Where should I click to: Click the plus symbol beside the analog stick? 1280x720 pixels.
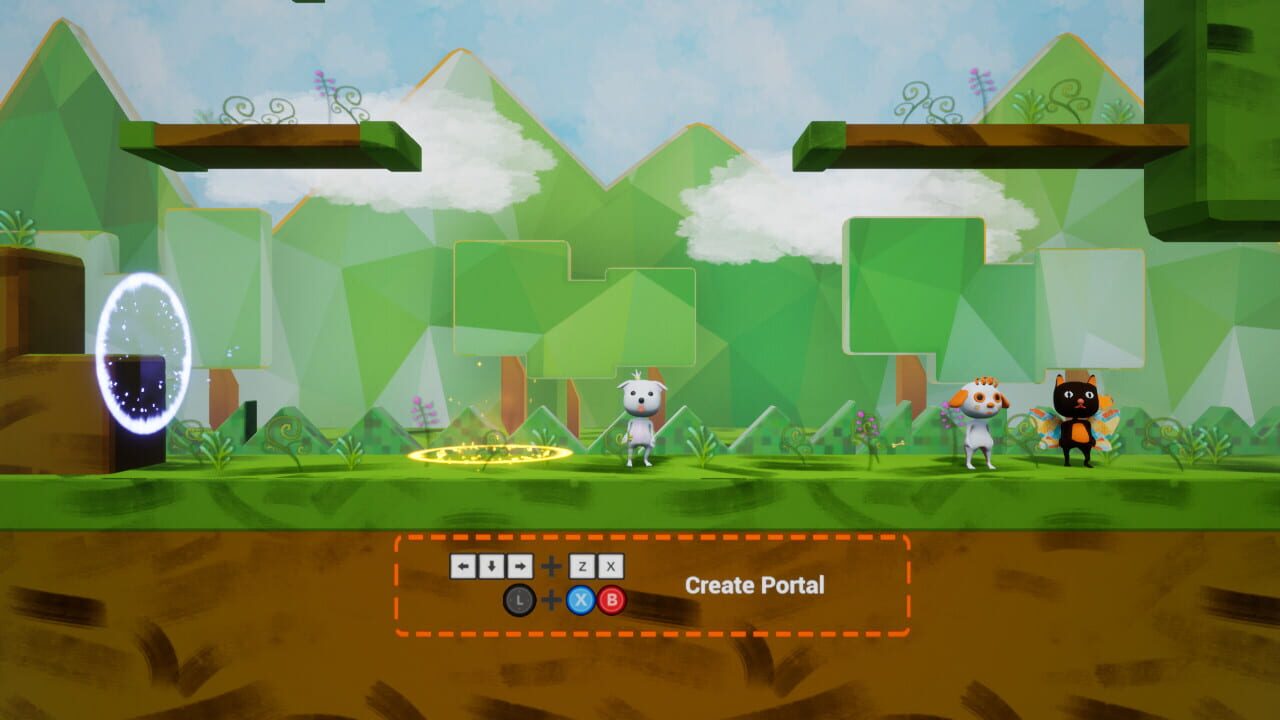click(x=551, y=600)
